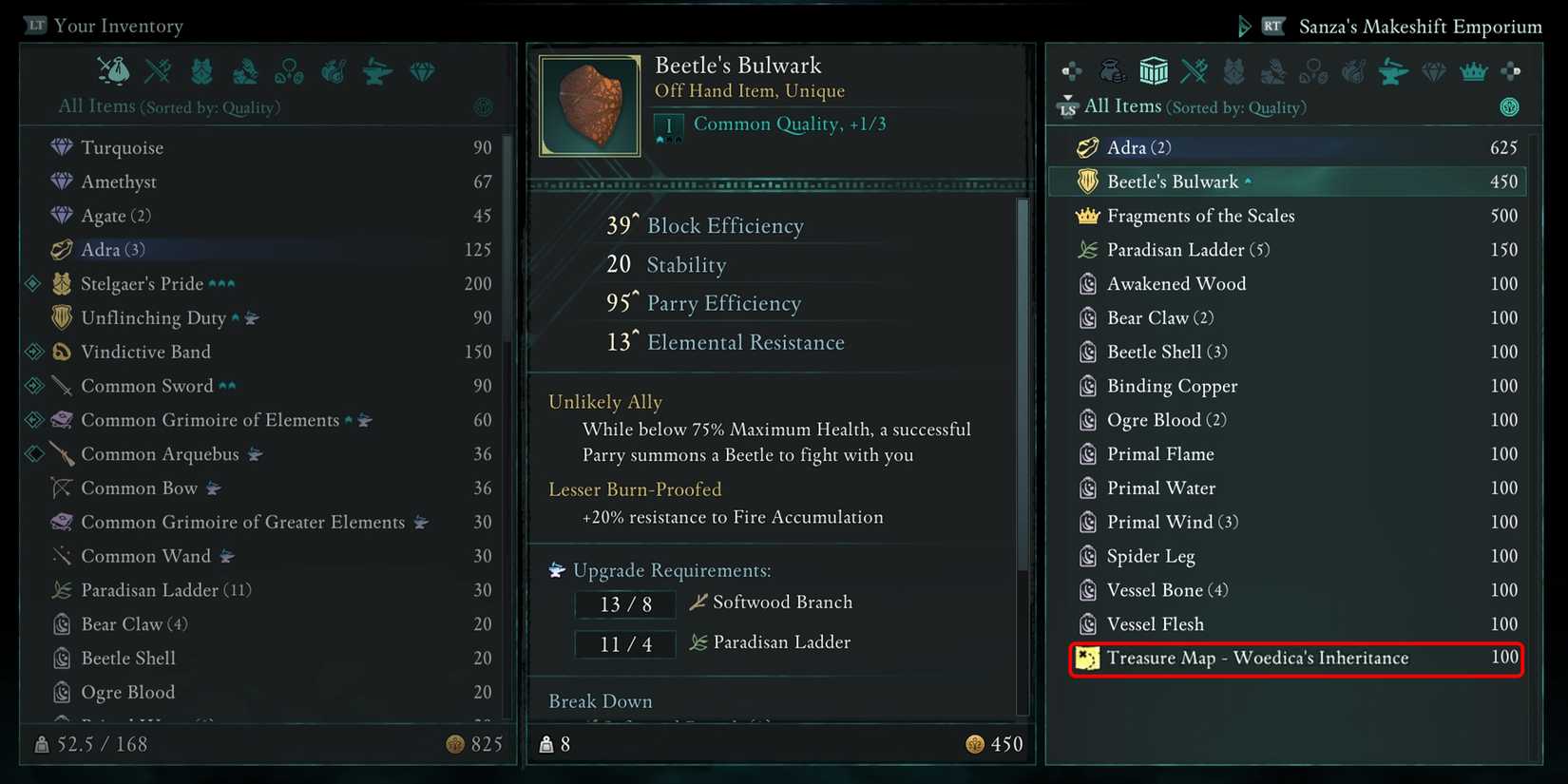
Task: Select the crown unique items filter in Sanza's shop
Action: point(1473,70)
